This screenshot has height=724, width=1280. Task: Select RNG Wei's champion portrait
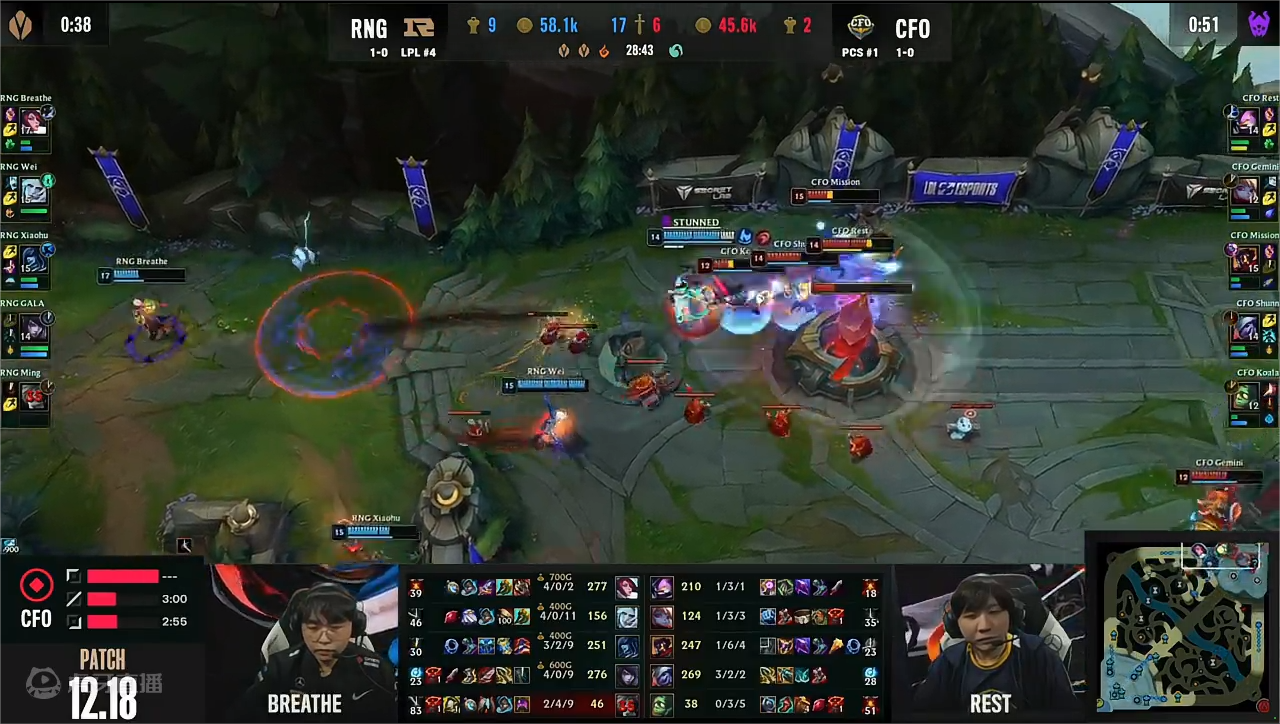[x=33, y=190]
